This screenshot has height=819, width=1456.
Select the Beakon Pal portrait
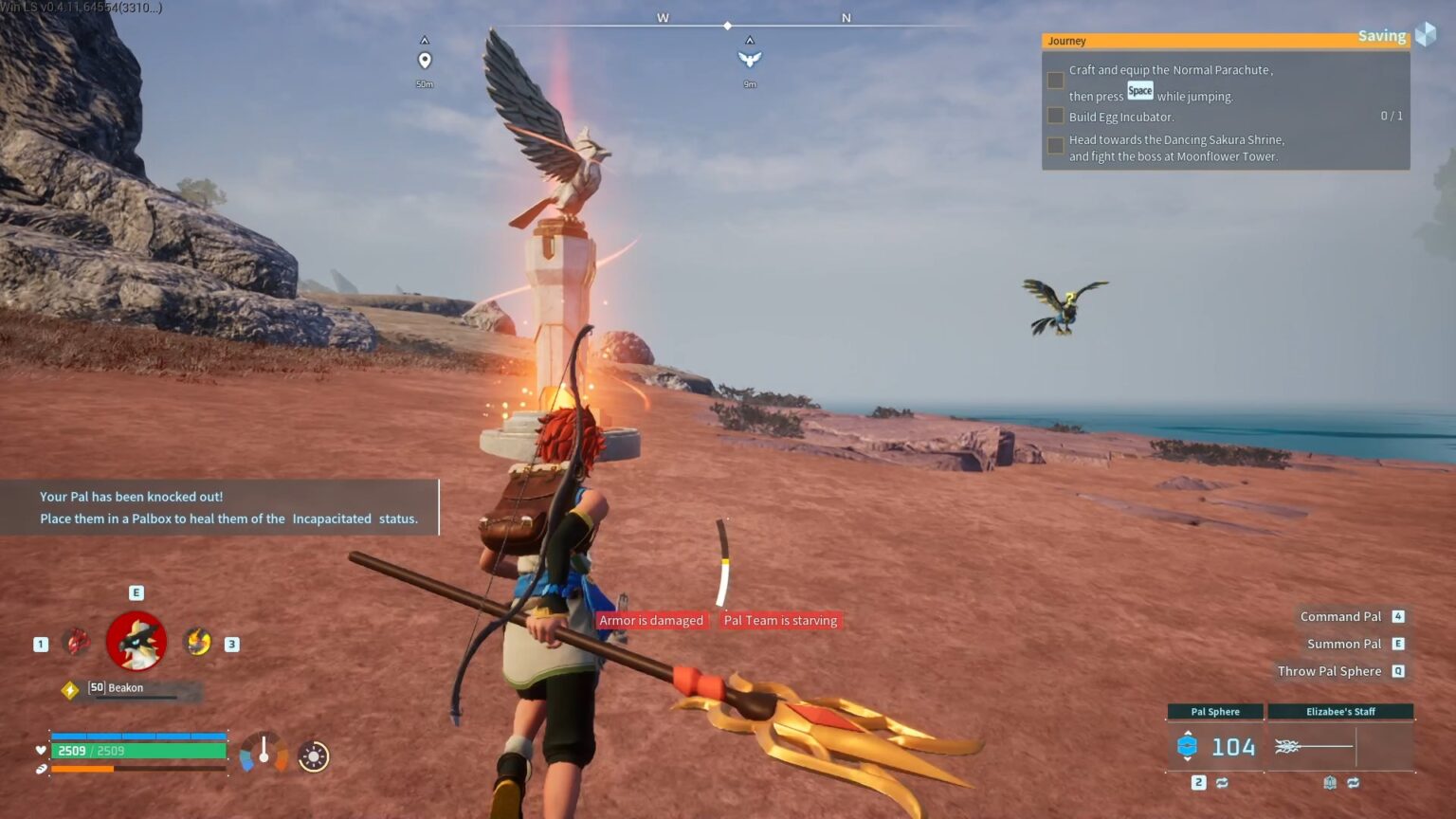136,641
